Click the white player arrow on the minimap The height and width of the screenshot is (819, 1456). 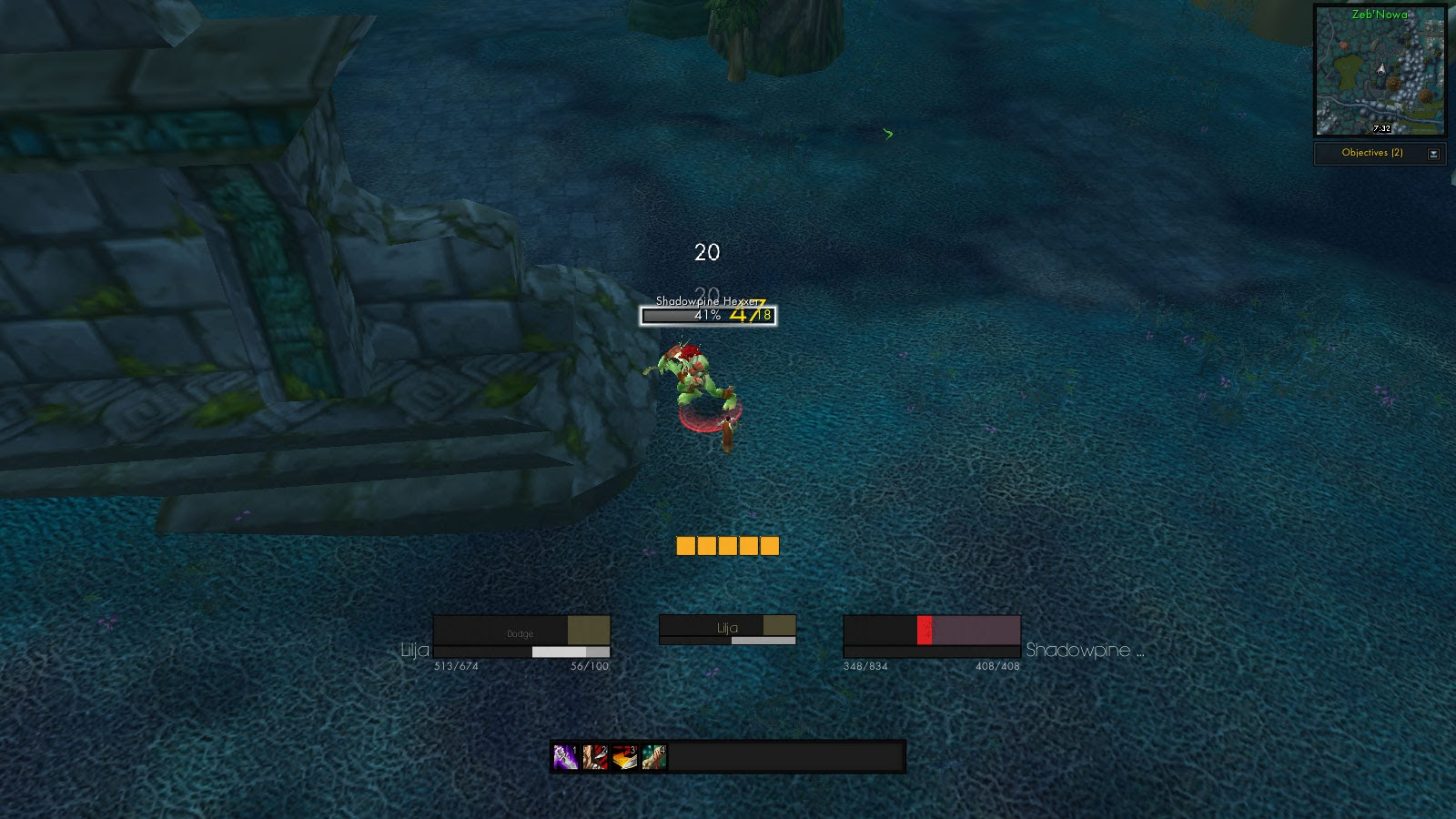[x=1381, y=69]
